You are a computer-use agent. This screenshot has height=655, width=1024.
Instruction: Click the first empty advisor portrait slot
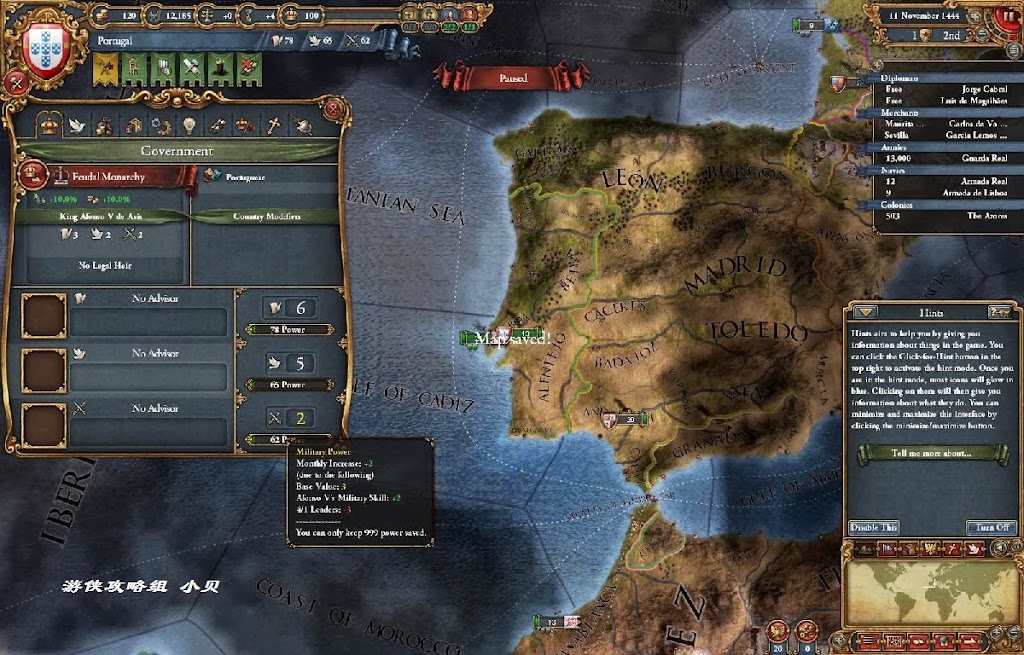[44, 315]
